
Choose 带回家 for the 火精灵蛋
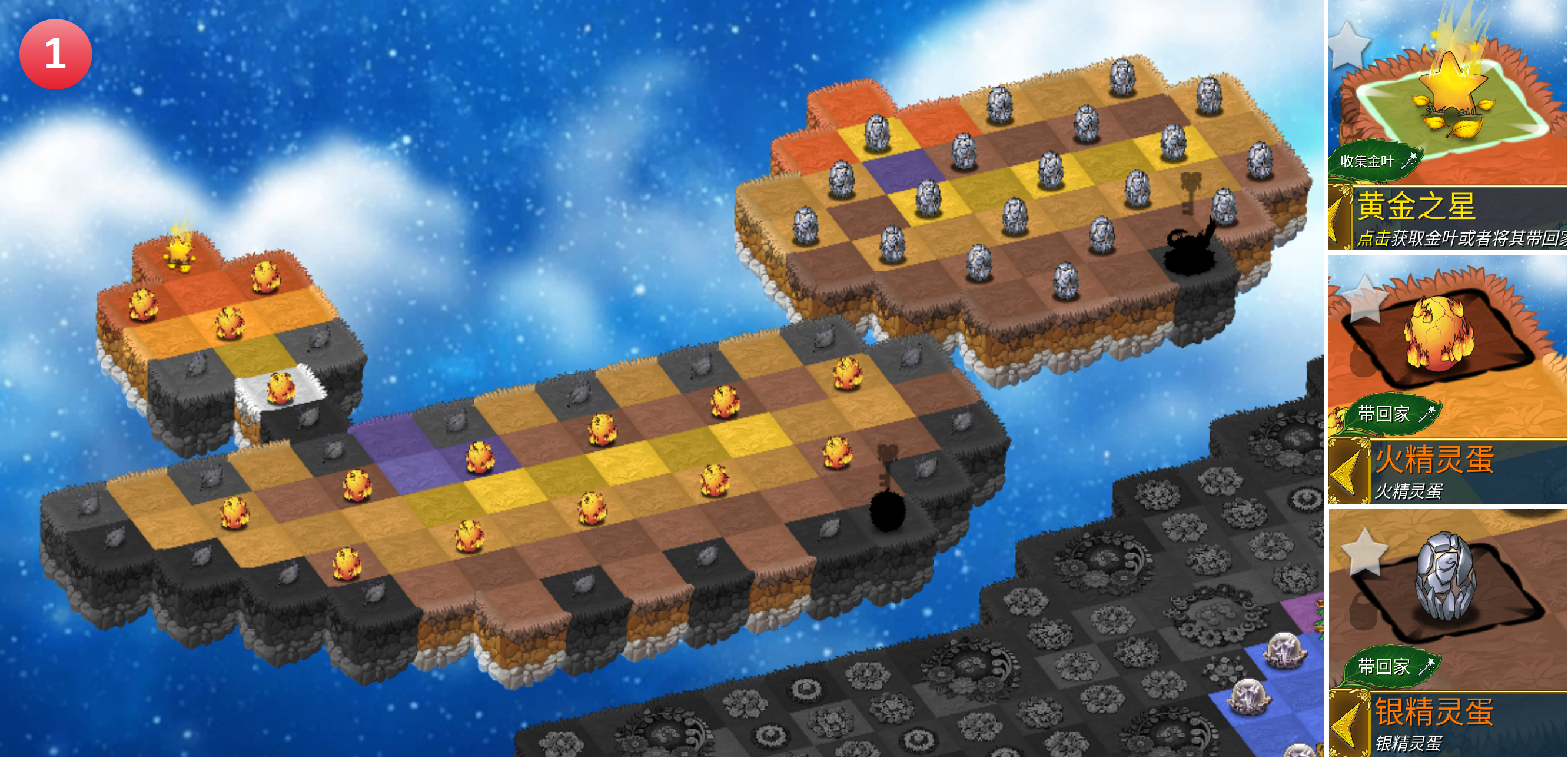point(1394,414)
